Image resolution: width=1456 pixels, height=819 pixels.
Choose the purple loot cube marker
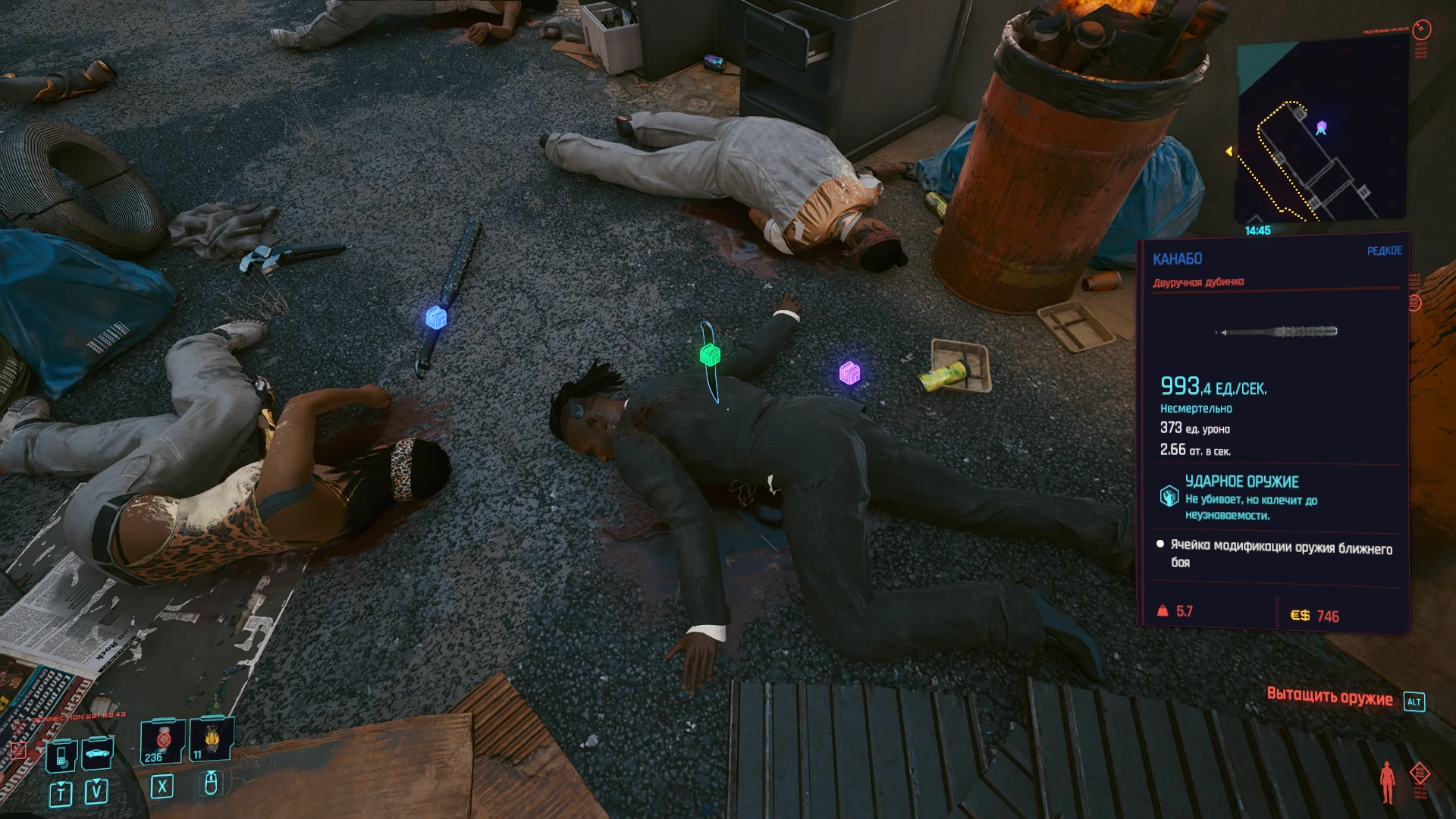(849, 372)
